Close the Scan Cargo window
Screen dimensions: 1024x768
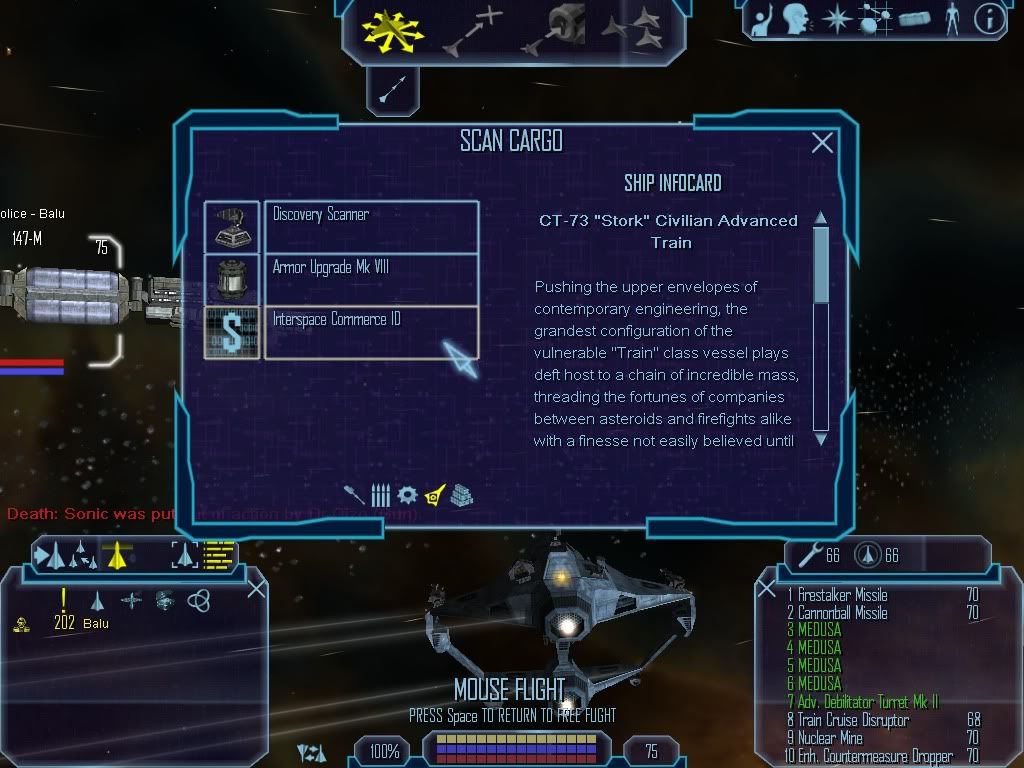(x=822, y=143)
